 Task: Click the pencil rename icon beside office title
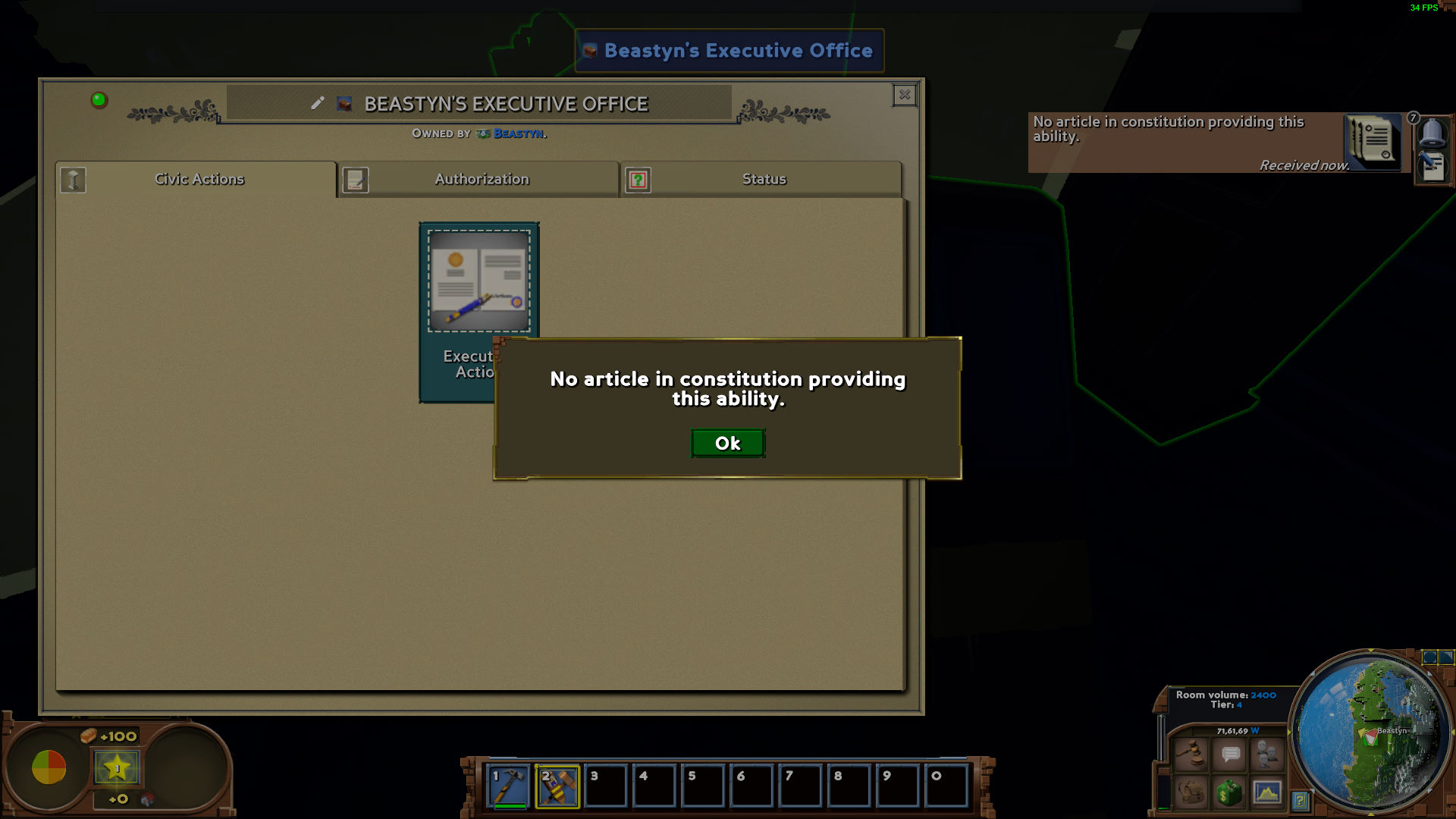pos(318,104)
